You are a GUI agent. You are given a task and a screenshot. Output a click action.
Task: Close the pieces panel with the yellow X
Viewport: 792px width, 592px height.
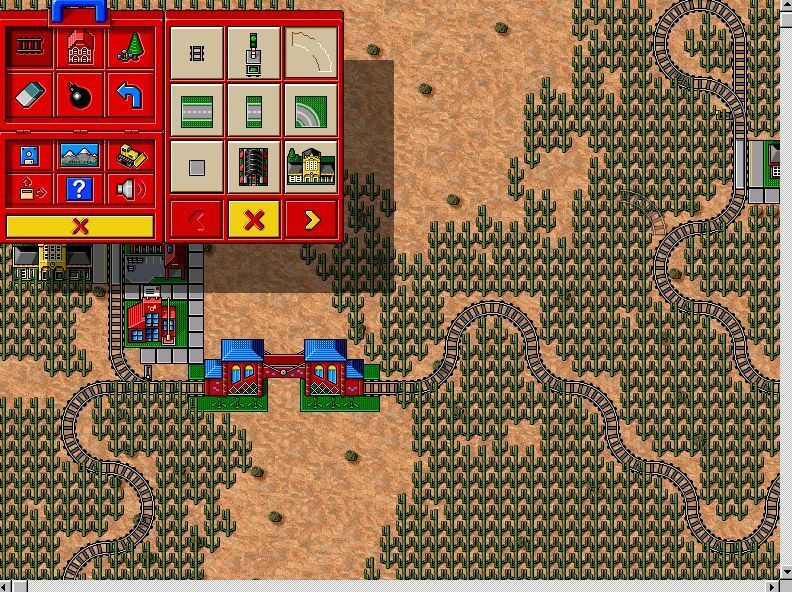click(254, 220)
